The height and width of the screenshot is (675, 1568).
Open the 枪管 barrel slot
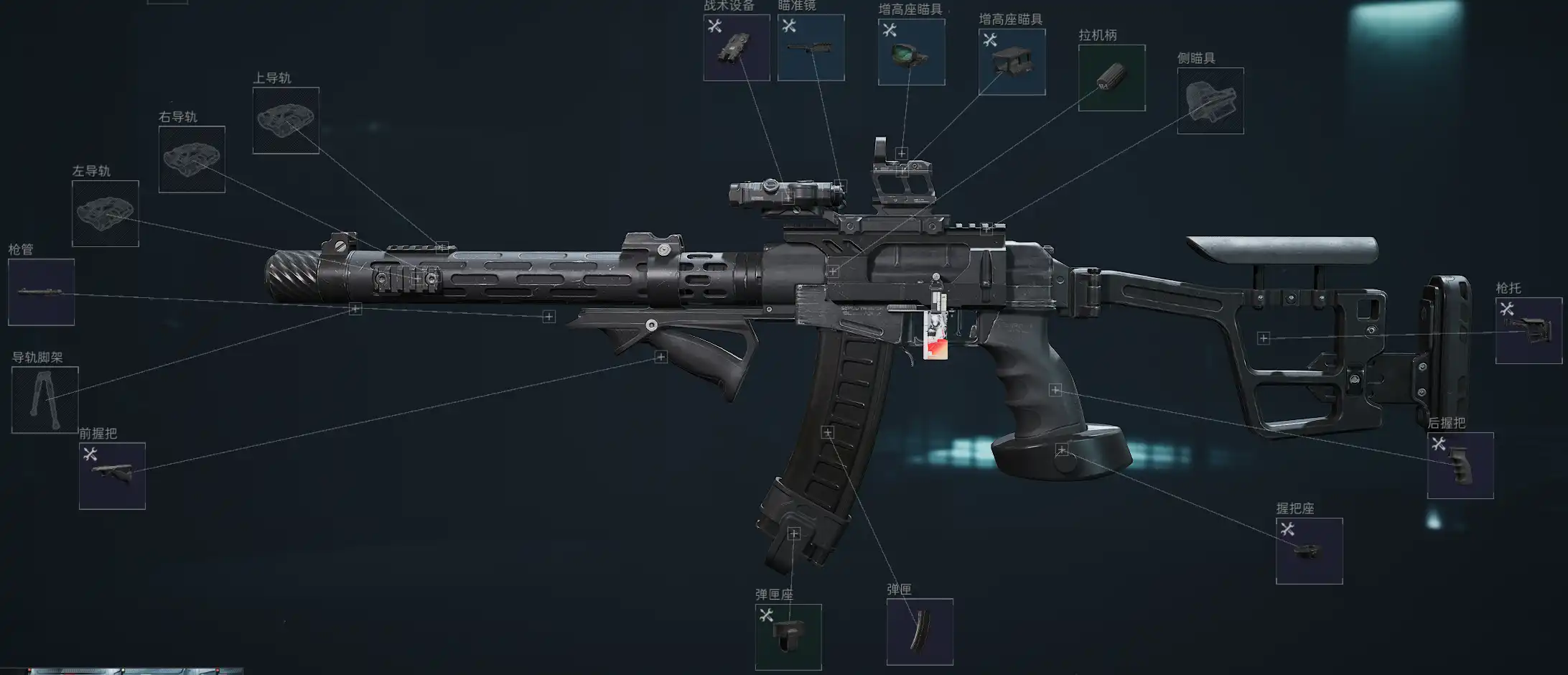(x=41, y=292)
